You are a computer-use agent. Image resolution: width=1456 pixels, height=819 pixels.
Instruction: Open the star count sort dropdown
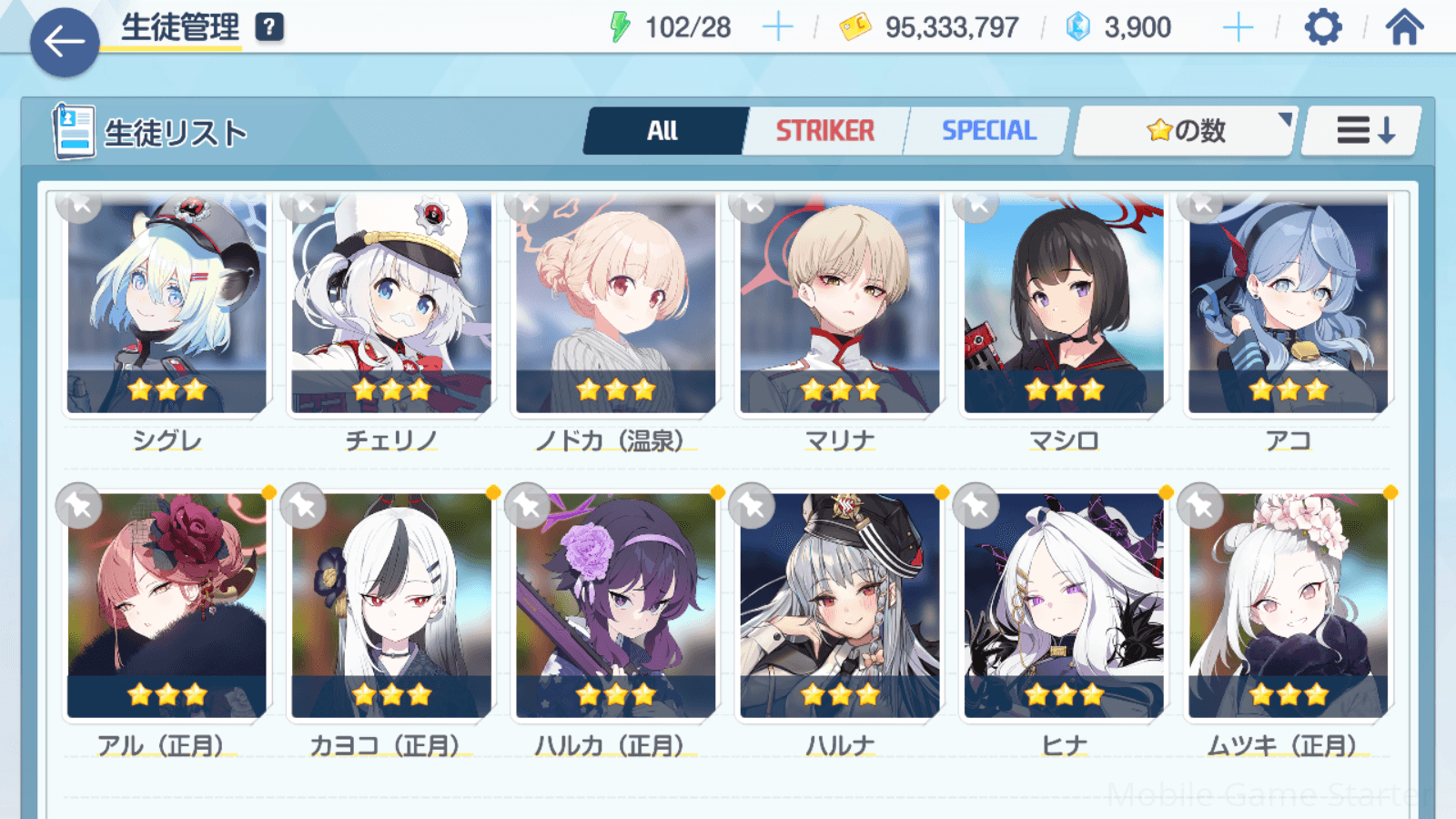(x=1185, y=131)
